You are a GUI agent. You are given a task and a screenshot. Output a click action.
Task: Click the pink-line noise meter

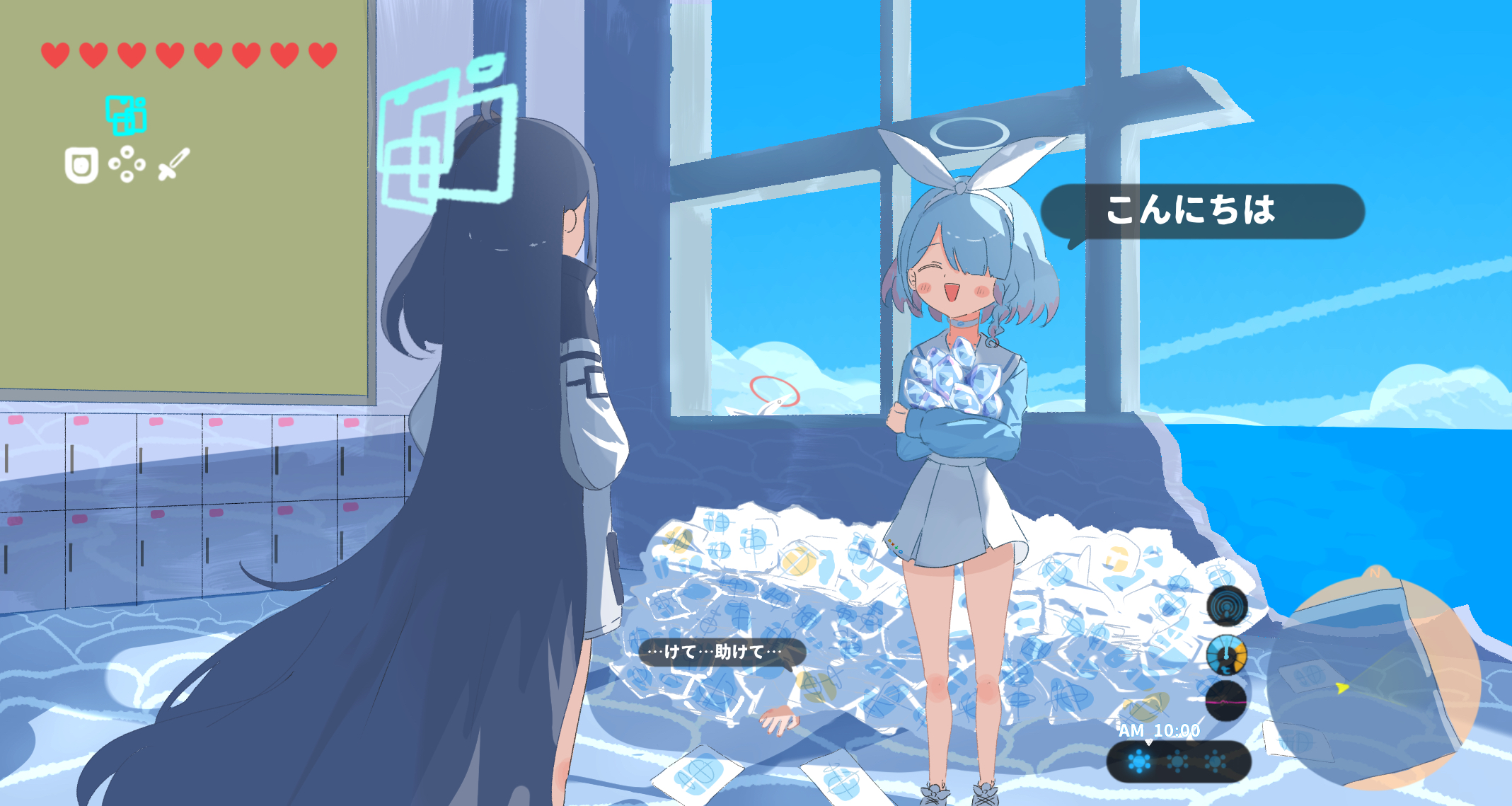click(1226, 701)
